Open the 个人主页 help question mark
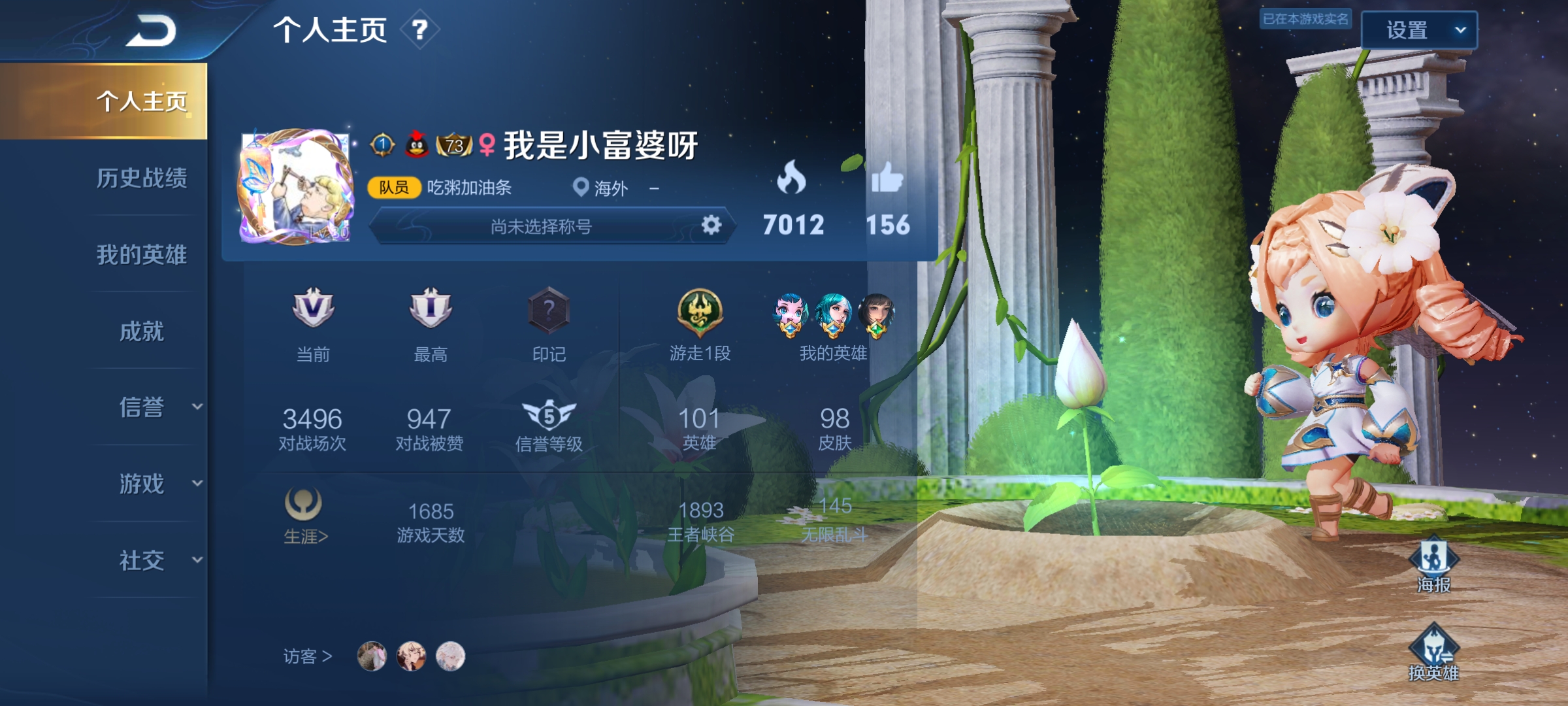 419,29
